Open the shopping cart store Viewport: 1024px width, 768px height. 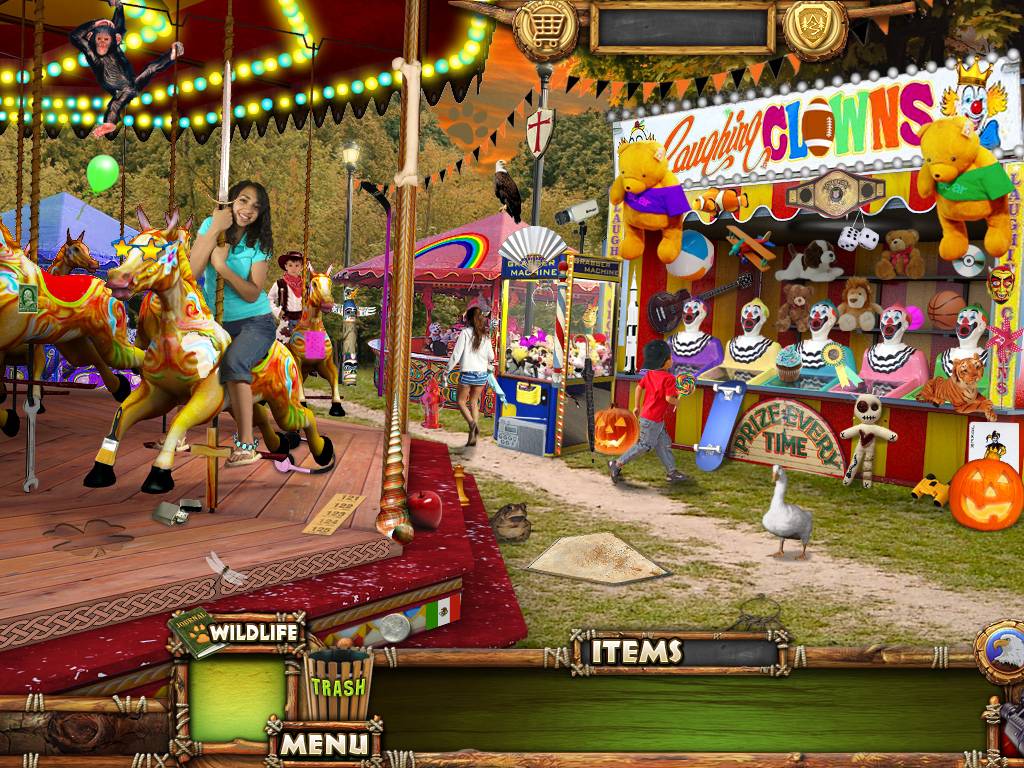point(544,29)
